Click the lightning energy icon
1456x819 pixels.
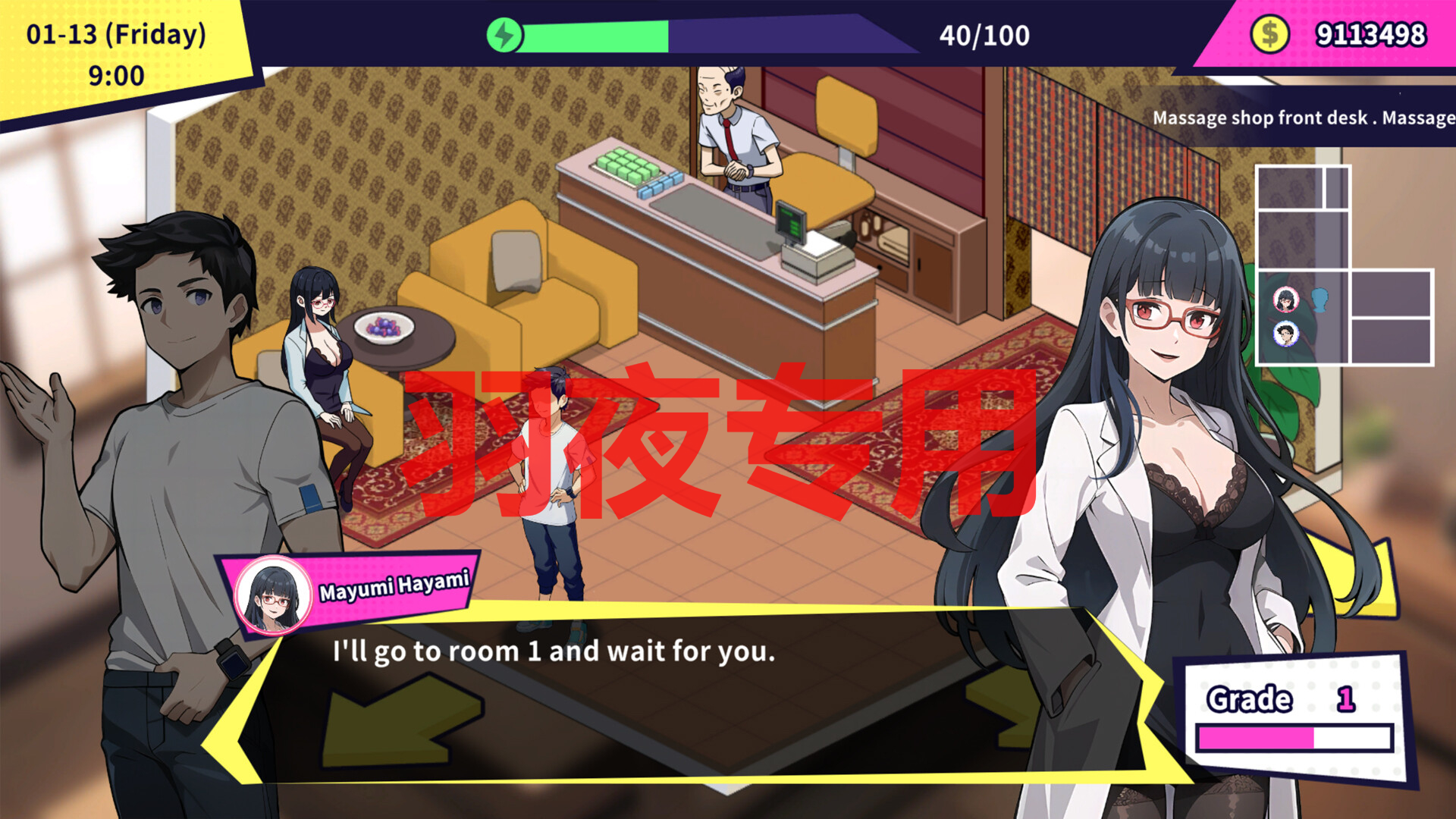[x=504, y=33]
